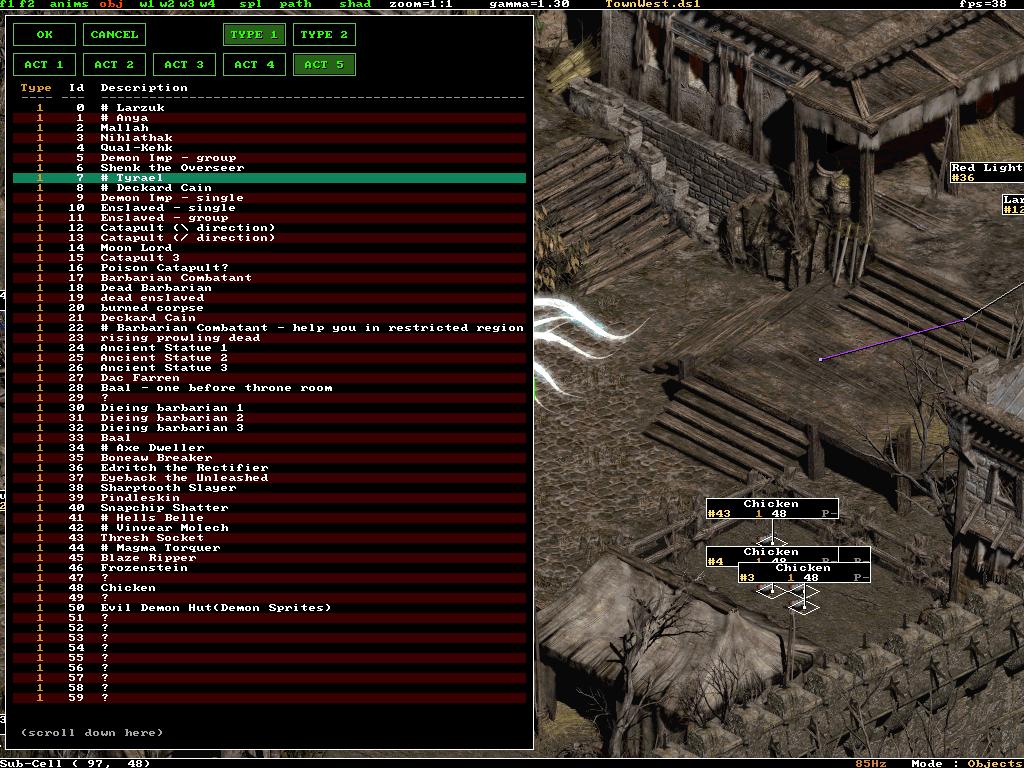
Task: Select Baal - one before throne room
Action: click(216, 388)
